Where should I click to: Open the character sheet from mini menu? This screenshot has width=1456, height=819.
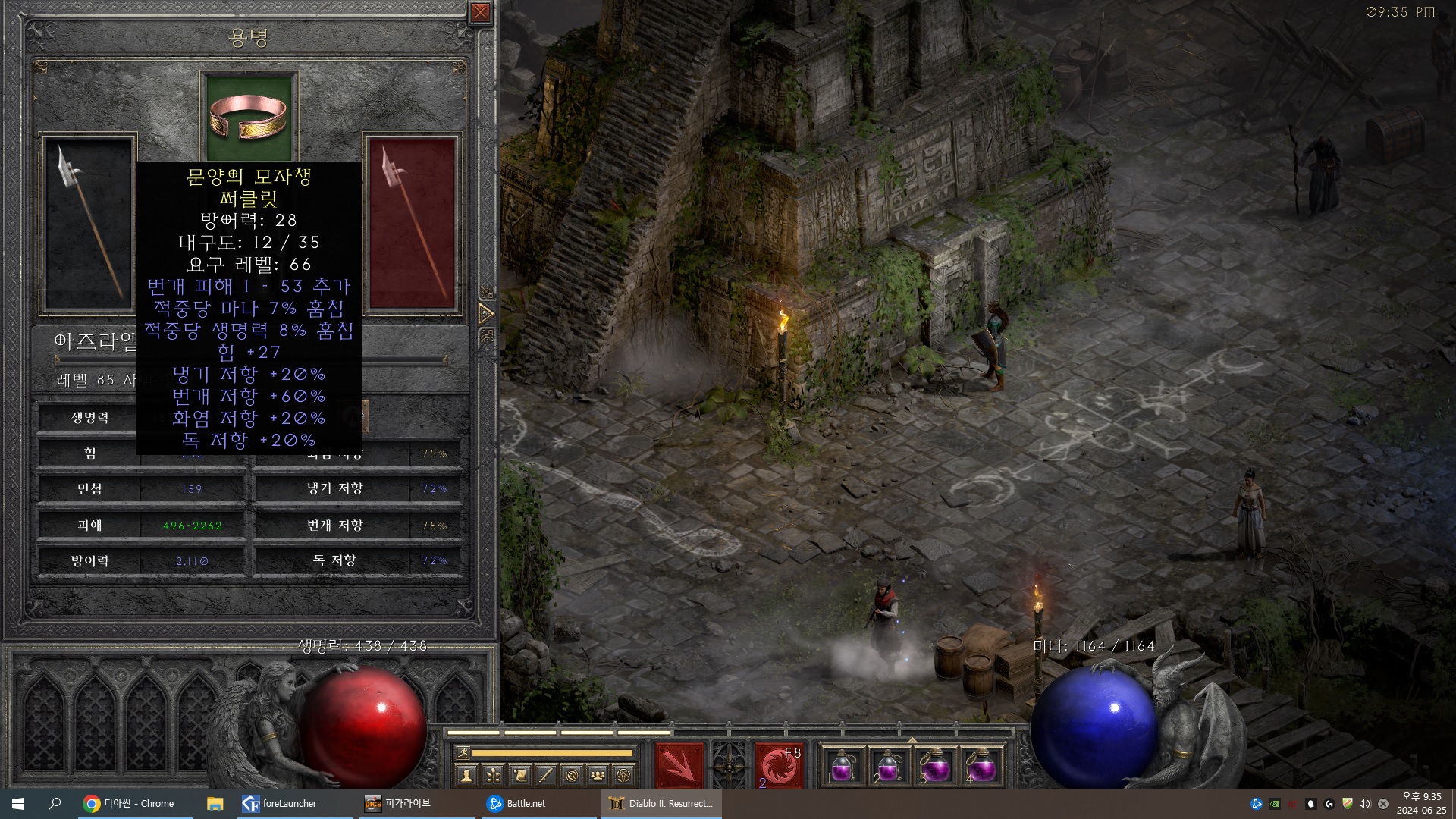[466, 775]
